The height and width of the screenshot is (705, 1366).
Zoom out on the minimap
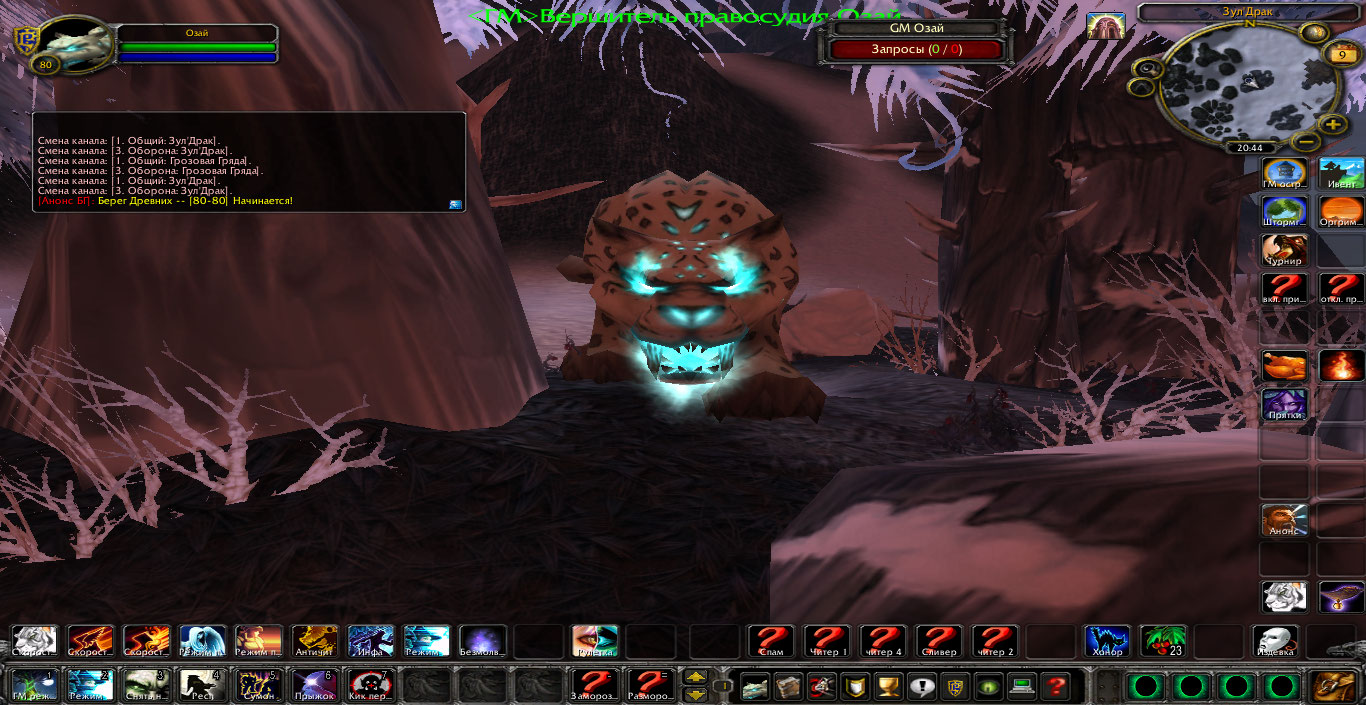pyautogui.click(x=1306, y=142)
